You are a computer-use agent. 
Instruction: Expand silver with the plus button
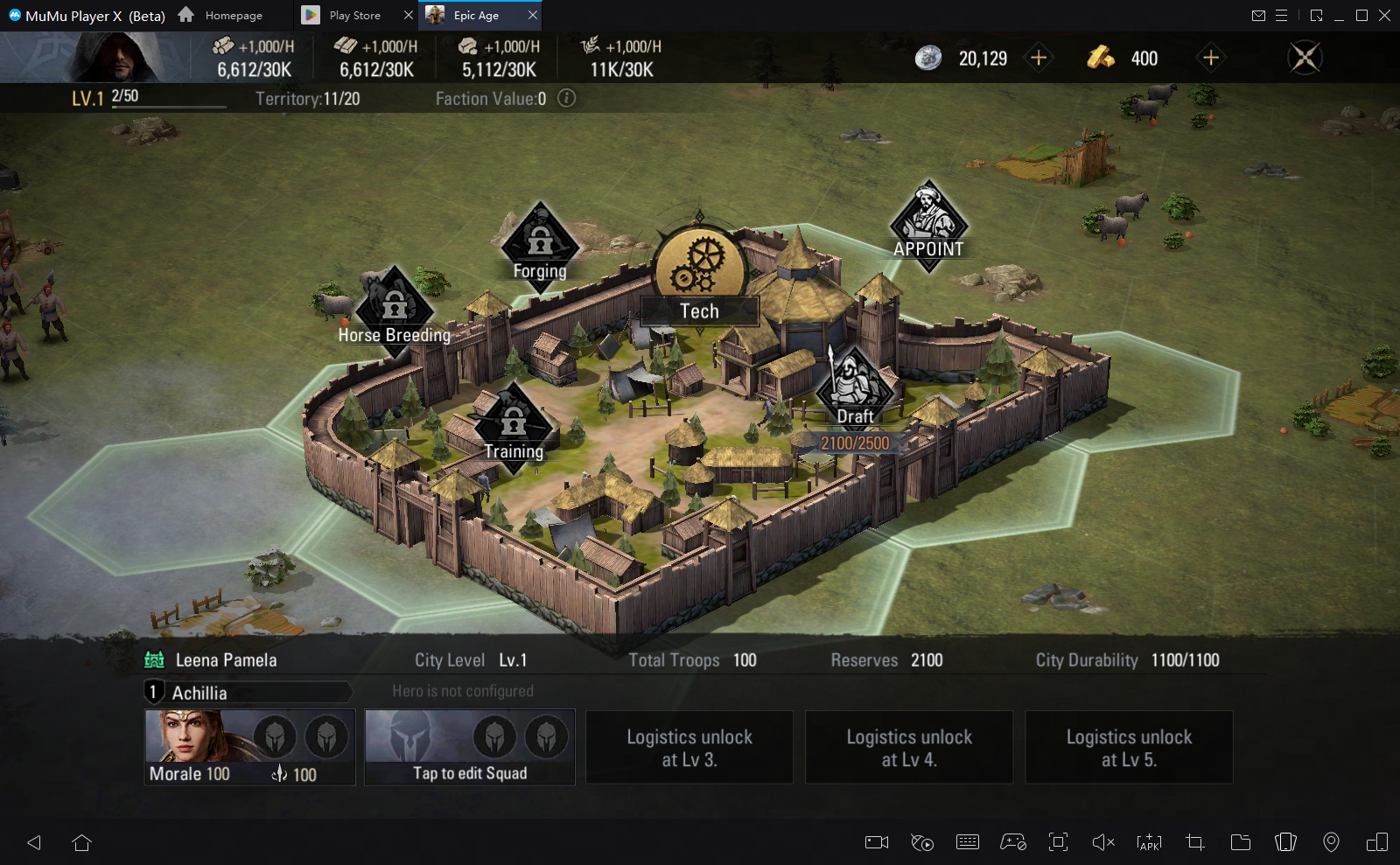(1038, 58)
